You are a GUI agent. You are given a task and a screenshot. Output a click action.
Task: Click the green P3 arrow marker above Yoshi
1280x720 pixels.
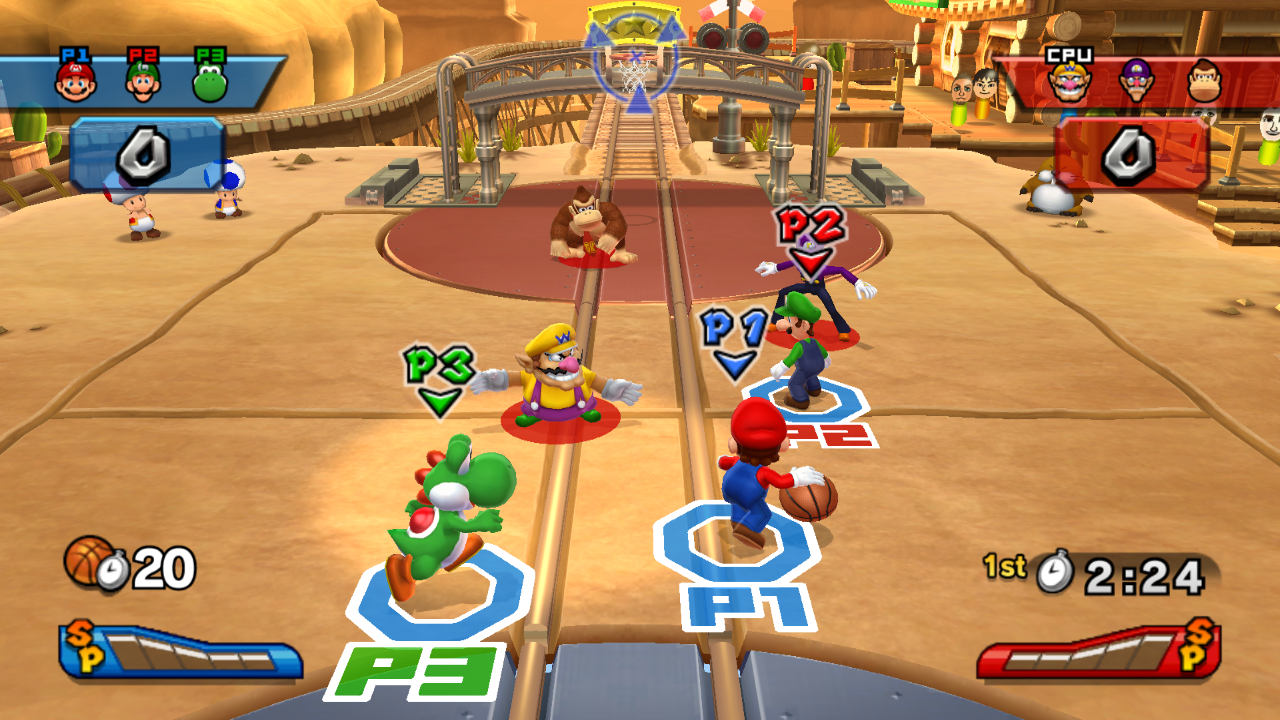pyautogui.click(x=438, y=380)
